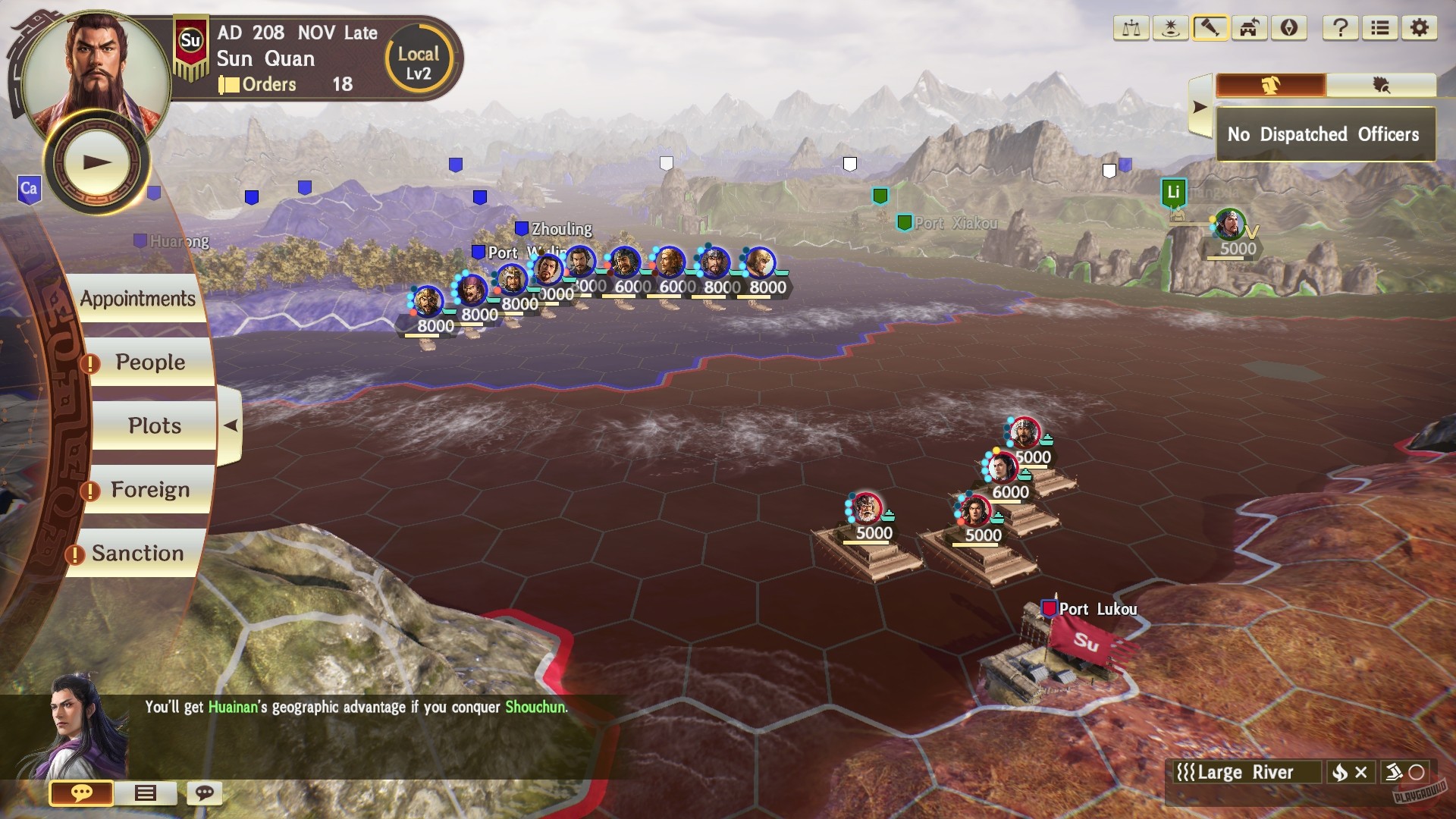Open the list log icon

tap(1379, 29)
